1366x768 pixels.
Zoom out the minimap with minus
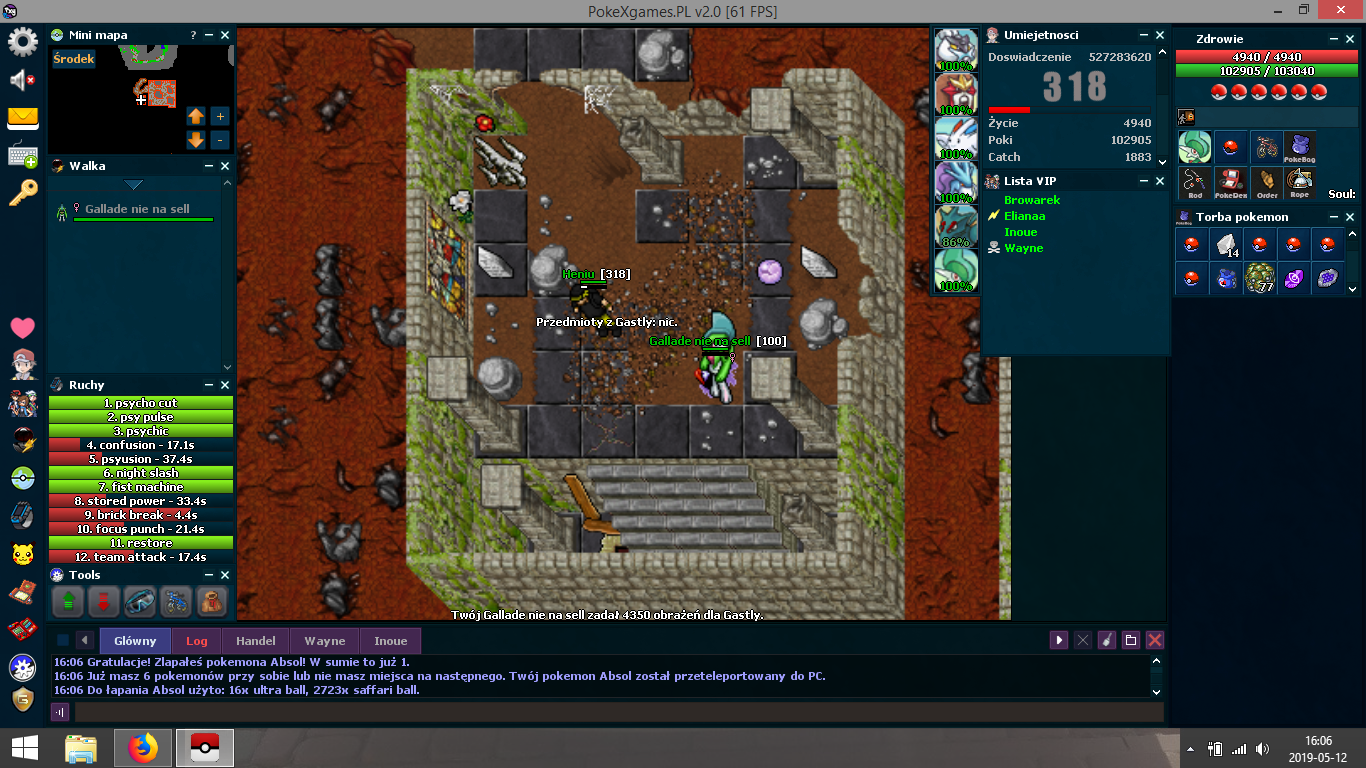(220, 140)
